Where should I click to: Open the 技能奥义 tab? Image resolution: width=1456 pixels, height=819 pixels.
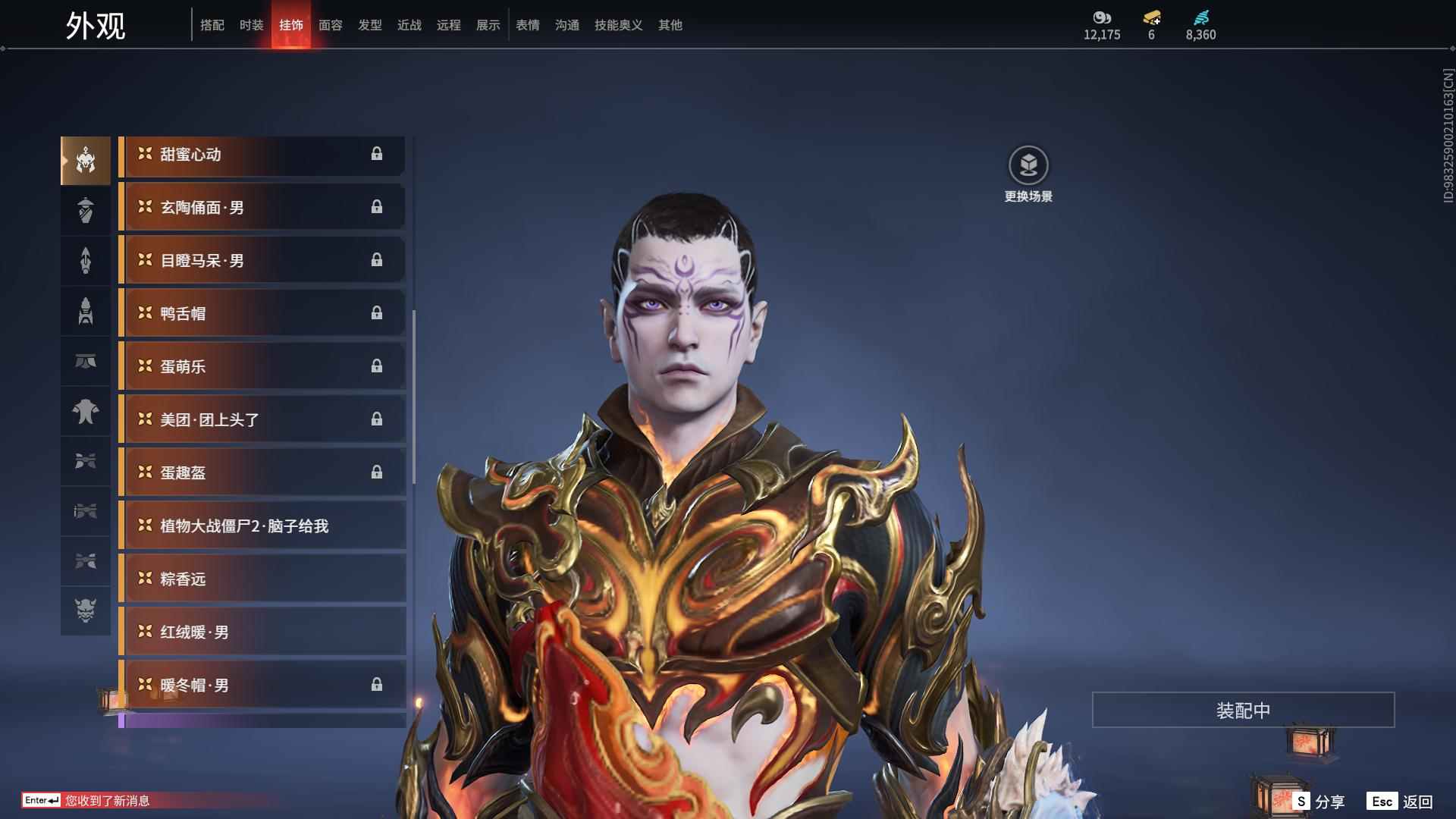(x=618, y=25)
